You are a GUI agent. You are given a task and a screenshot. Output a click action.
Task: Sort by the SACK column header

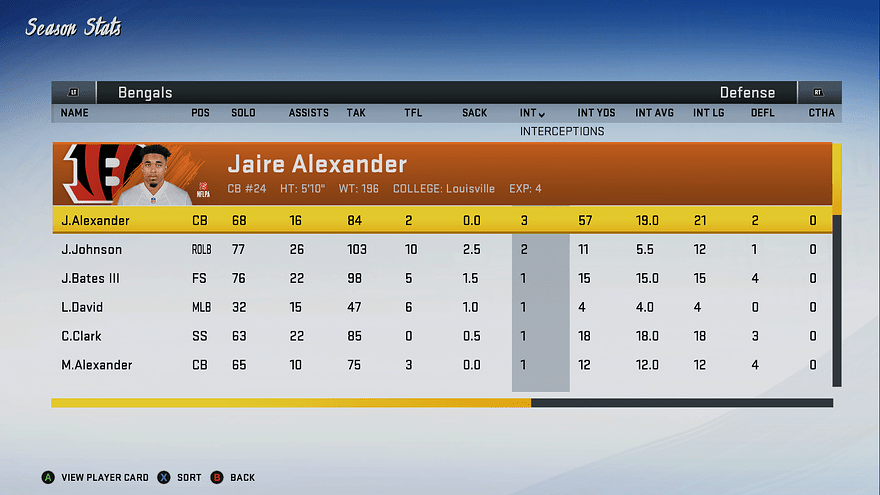pyautogui.click(x=474, y=113)
